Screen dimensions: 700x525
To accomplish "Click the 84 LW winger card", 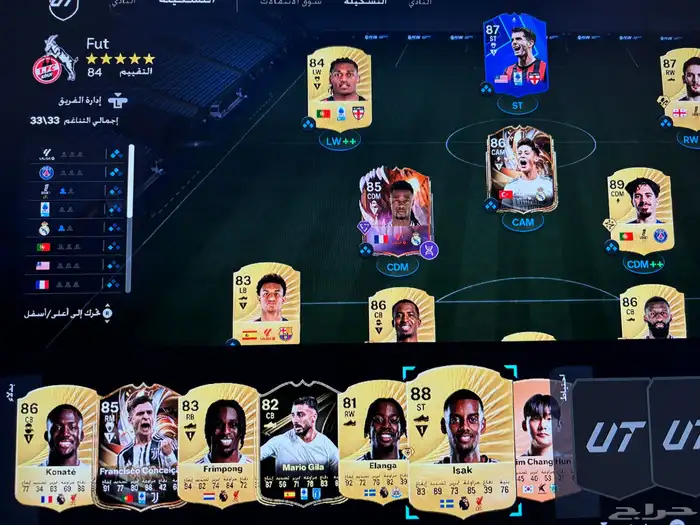I will tap(339, 89).
